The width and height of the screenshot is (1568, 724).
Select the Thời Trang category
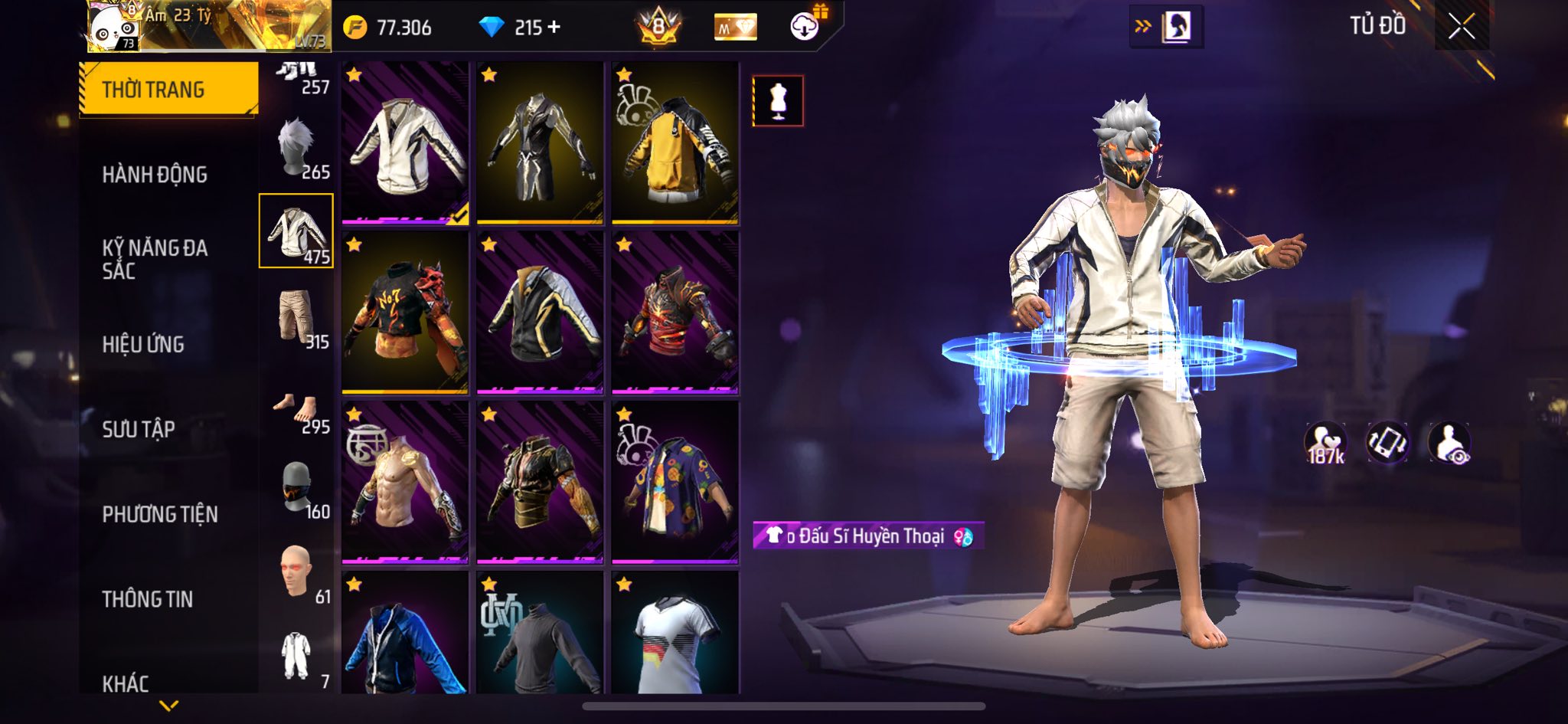pyautogui.click(x=168, y=89)
